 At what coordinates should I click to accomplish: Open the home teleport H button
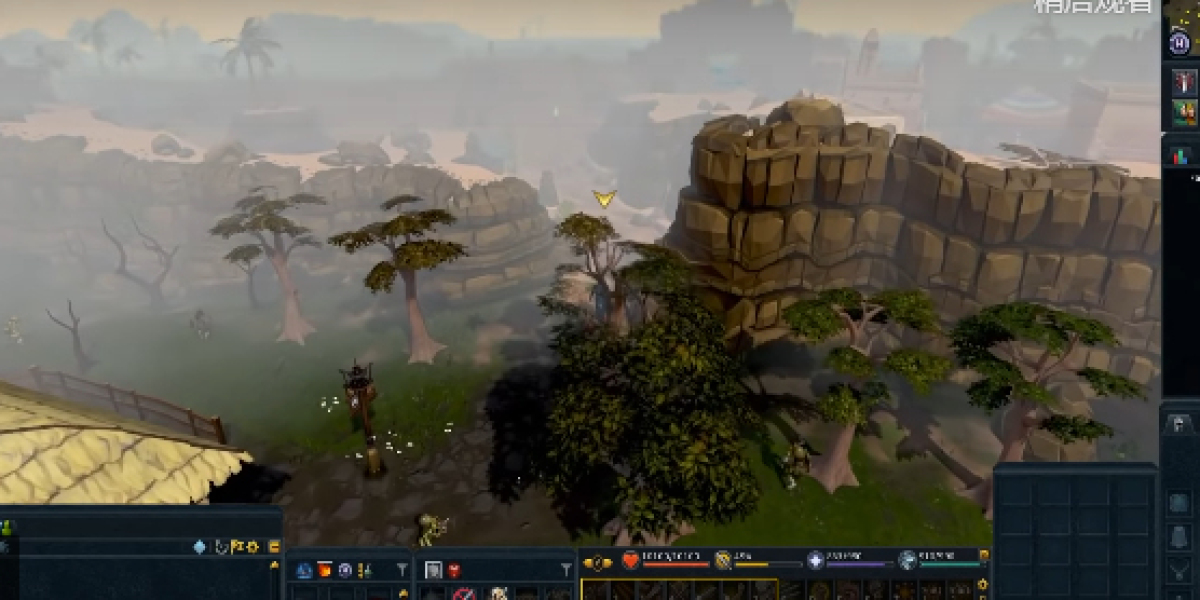tap(1180, 42)
